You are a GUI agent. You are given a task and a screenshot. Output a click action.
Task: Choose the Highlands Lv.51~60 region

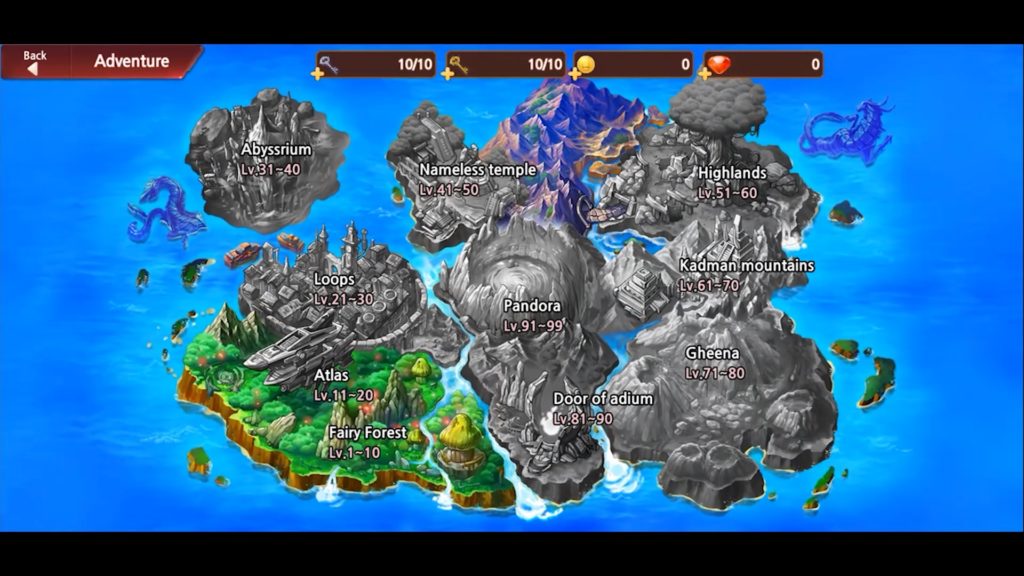tap(731, 181)
